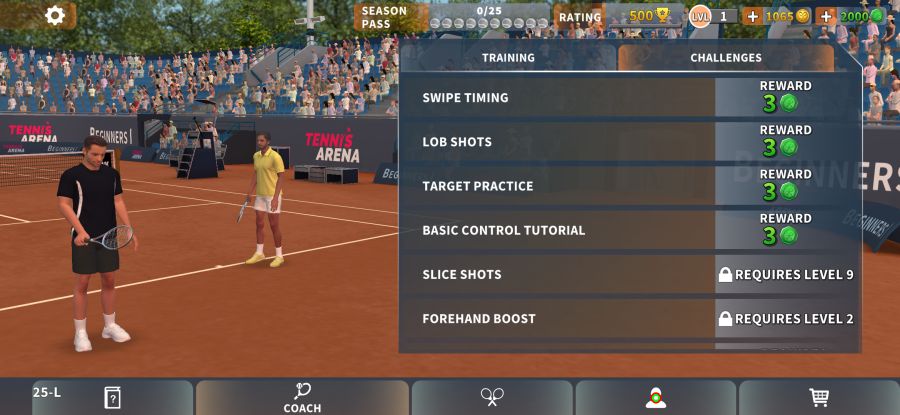Open the player character tab
Screen dimensions: 900x415
(655, 397)
